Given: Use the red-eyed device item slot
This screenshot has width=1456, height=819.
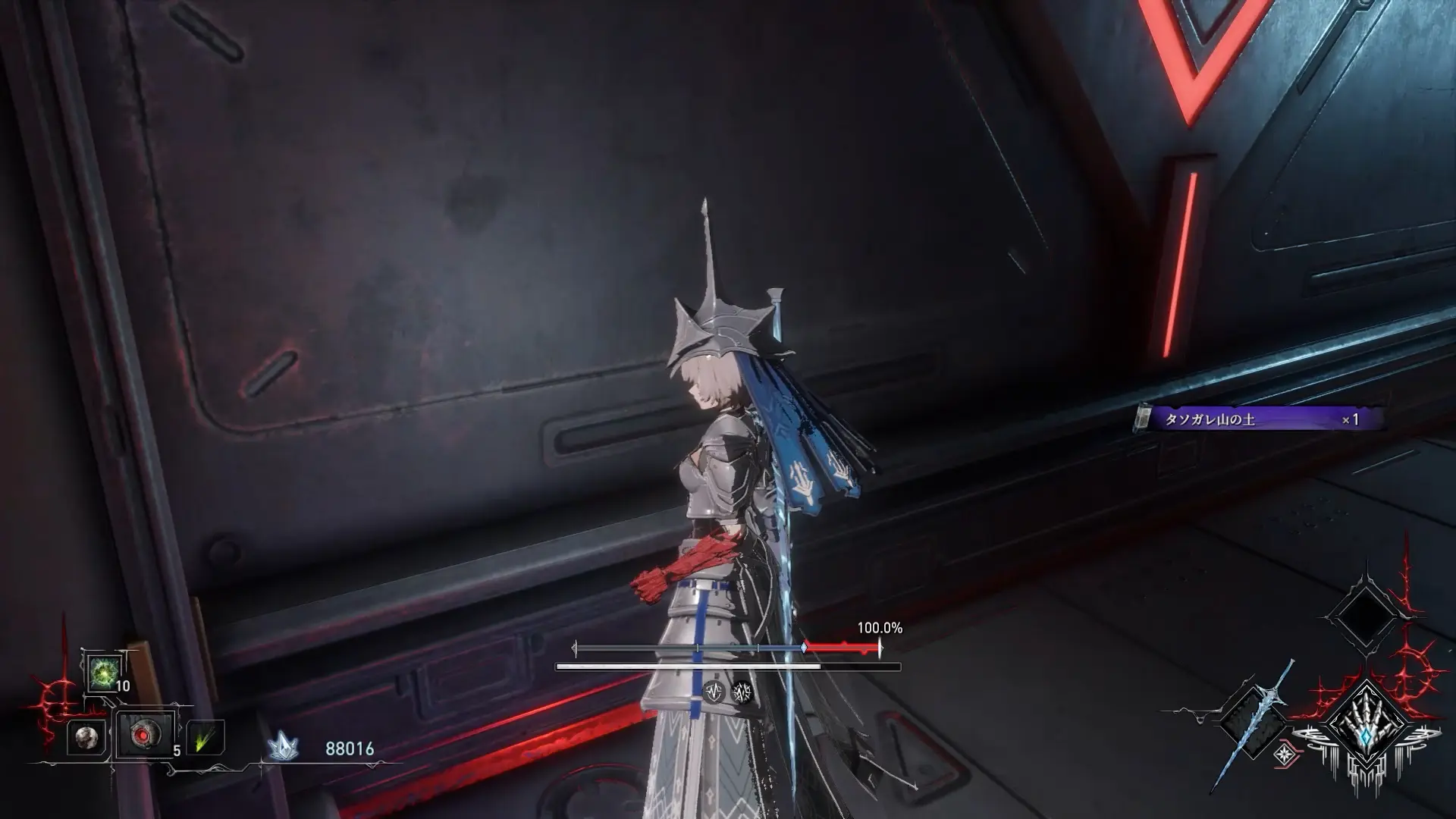Looking at the screenshot, I should pos(143,734).
